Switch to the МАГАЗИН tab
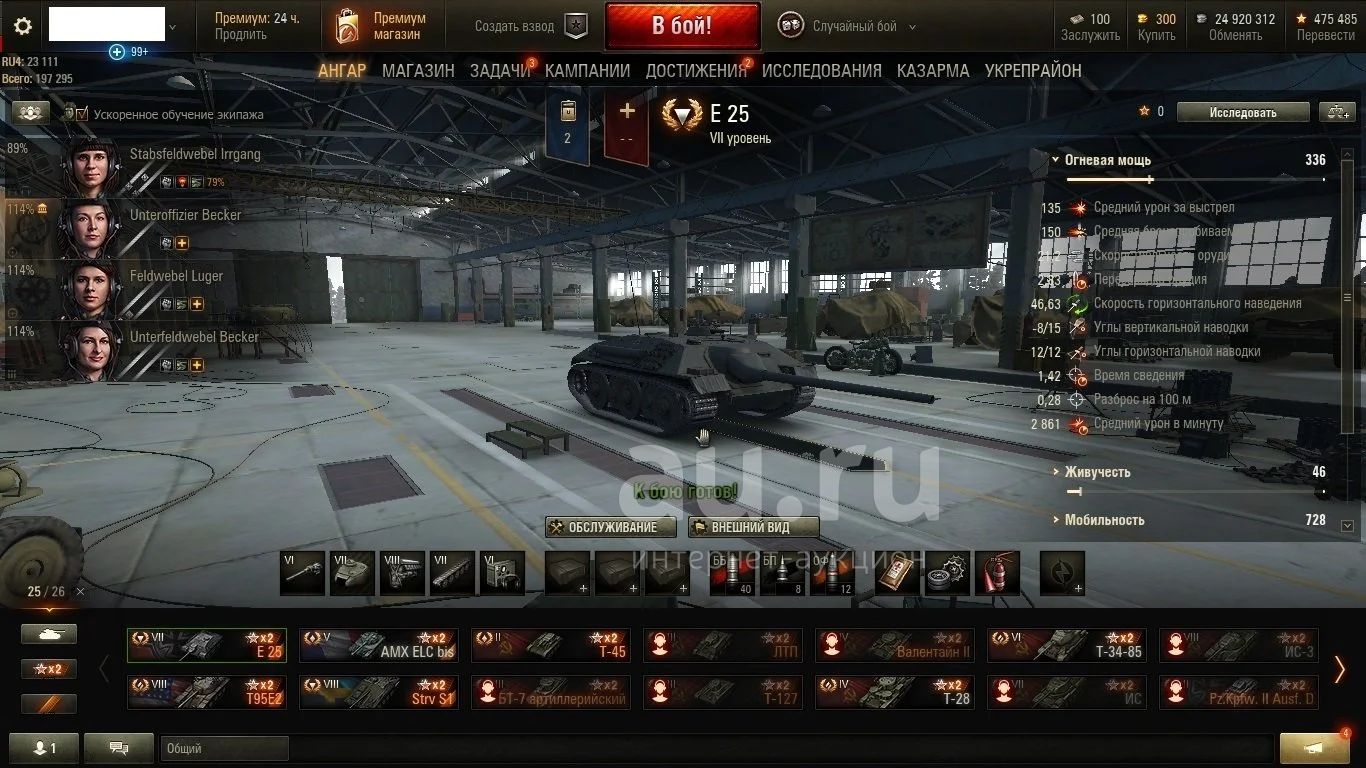The height and width of the screenshot is (768, 1366). [418, 71]
